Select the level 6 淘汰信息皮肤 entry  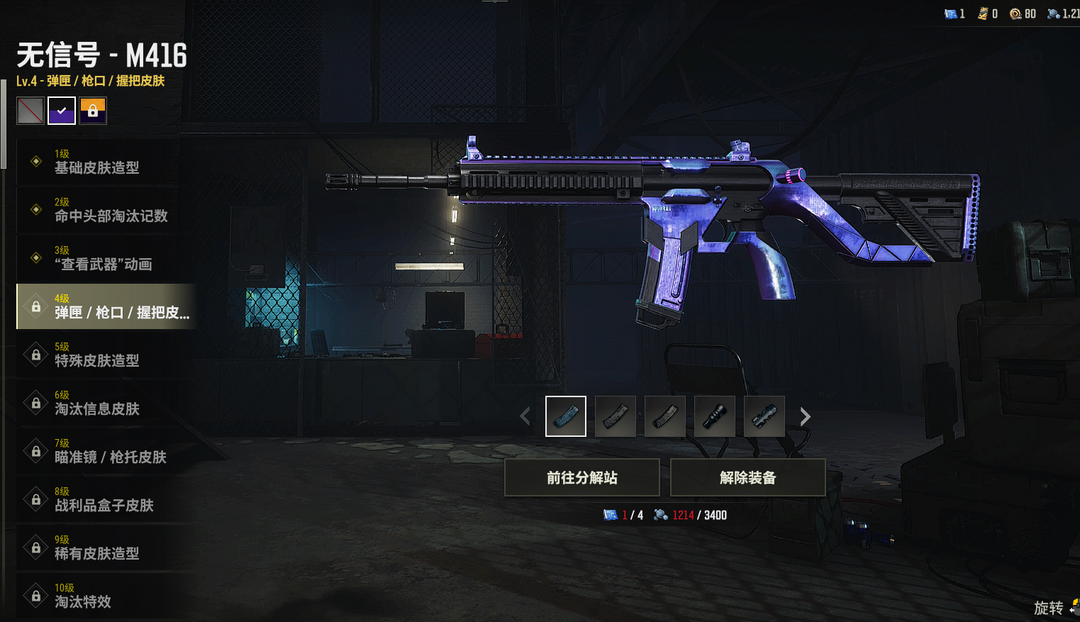98,403
